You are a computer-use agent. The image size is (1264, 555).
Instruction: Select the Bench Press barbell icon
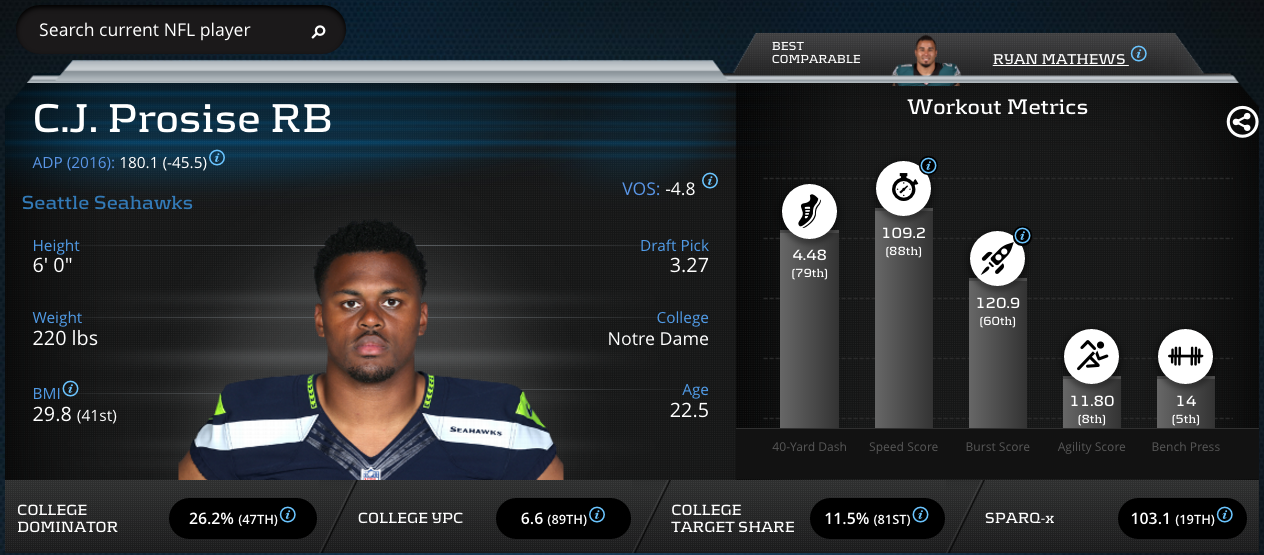[1185, 356]
